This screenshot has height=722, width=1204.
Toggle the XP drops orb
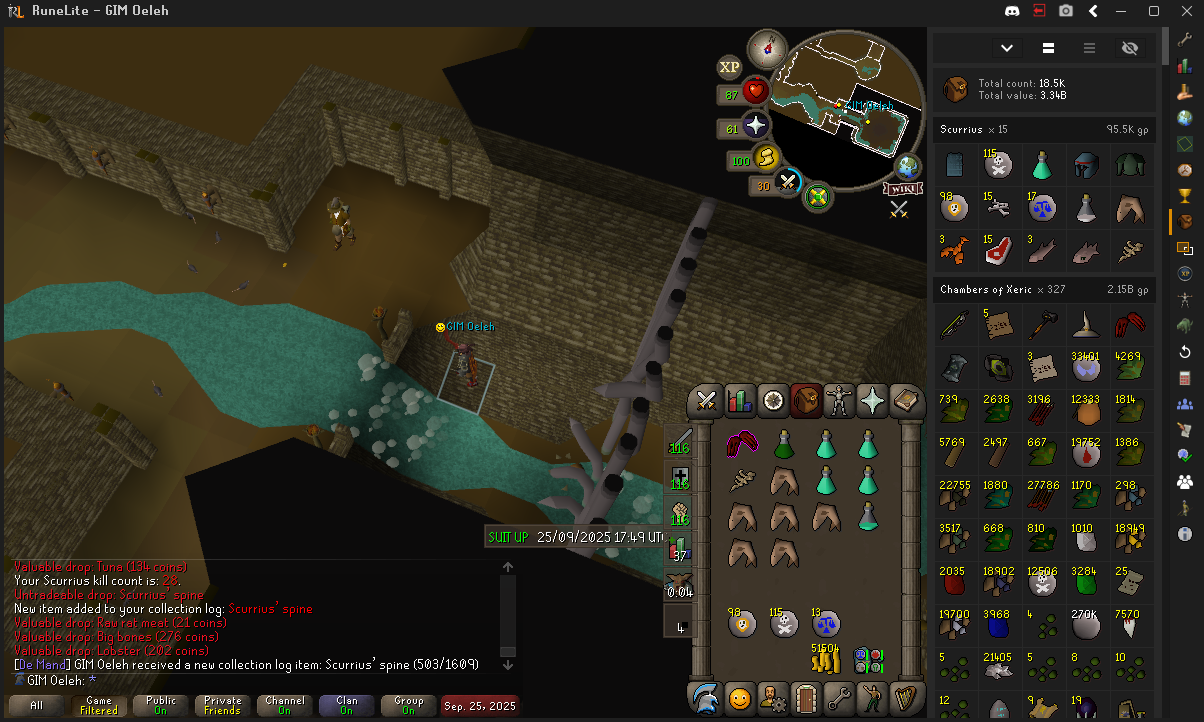[x=730, y=68]
